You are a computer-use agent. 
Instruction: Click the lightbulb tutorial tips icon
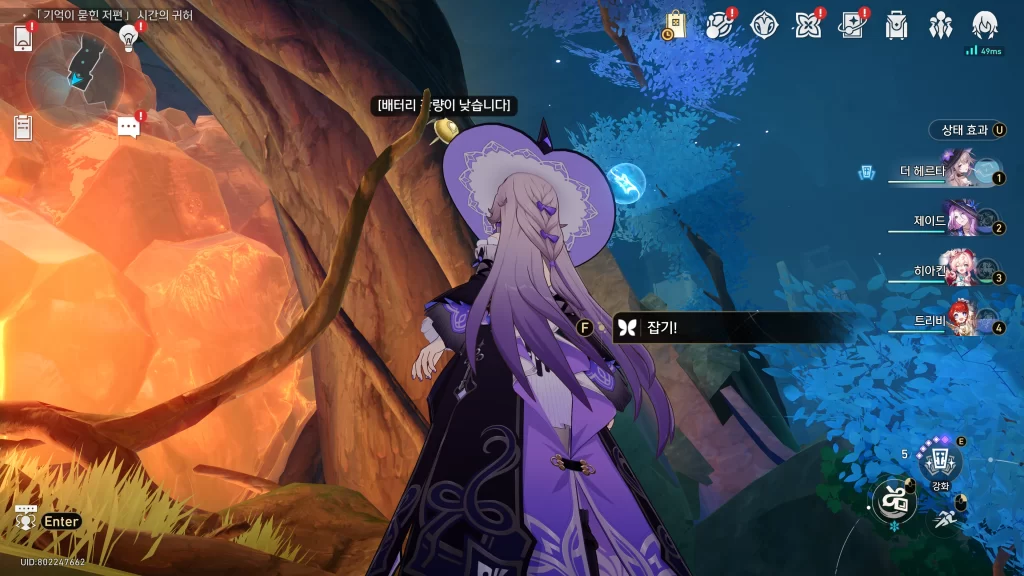(128, 38)
